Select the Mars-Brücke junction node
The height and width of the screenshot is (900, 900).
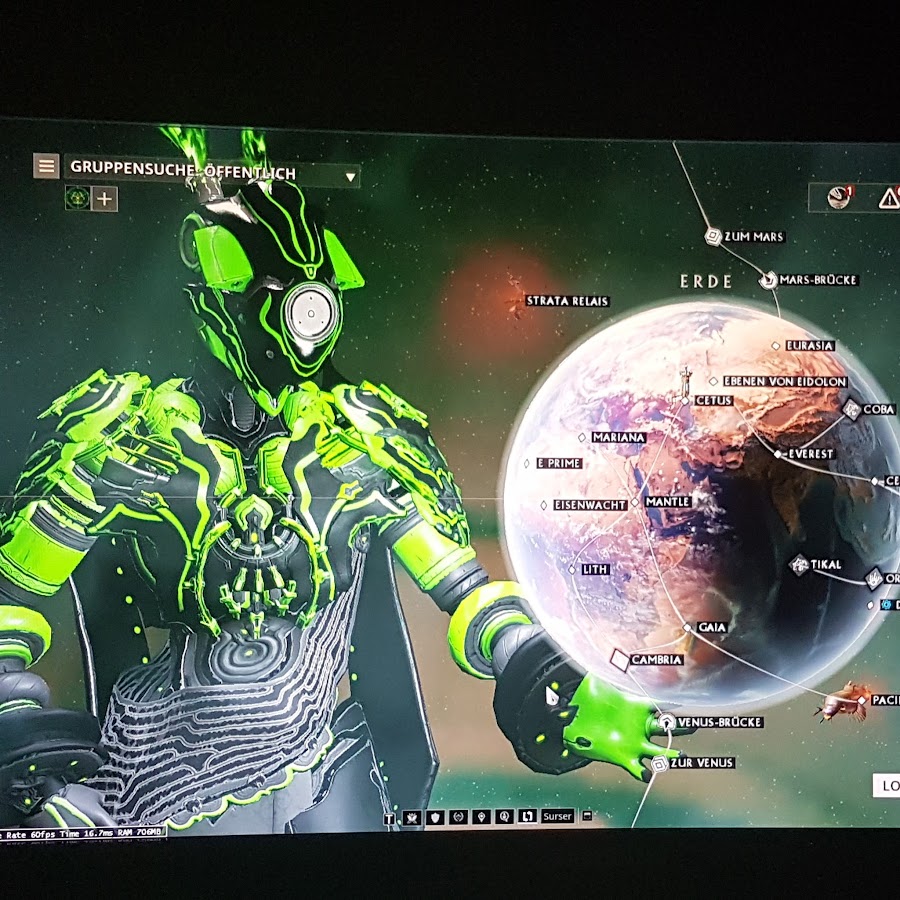(768, 280)
